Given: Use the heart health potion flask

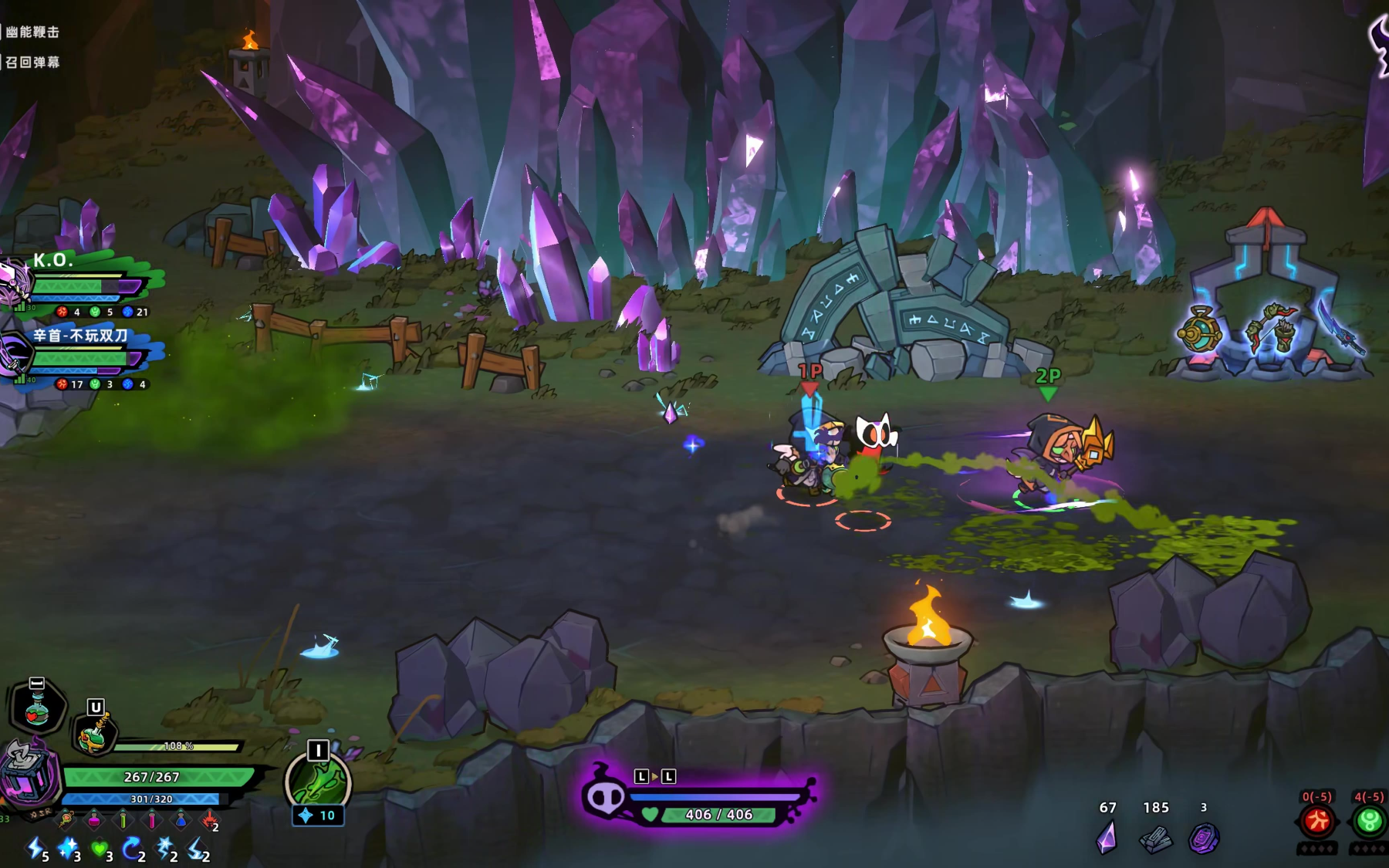Looking at the screenshot, I should (38, 707).
